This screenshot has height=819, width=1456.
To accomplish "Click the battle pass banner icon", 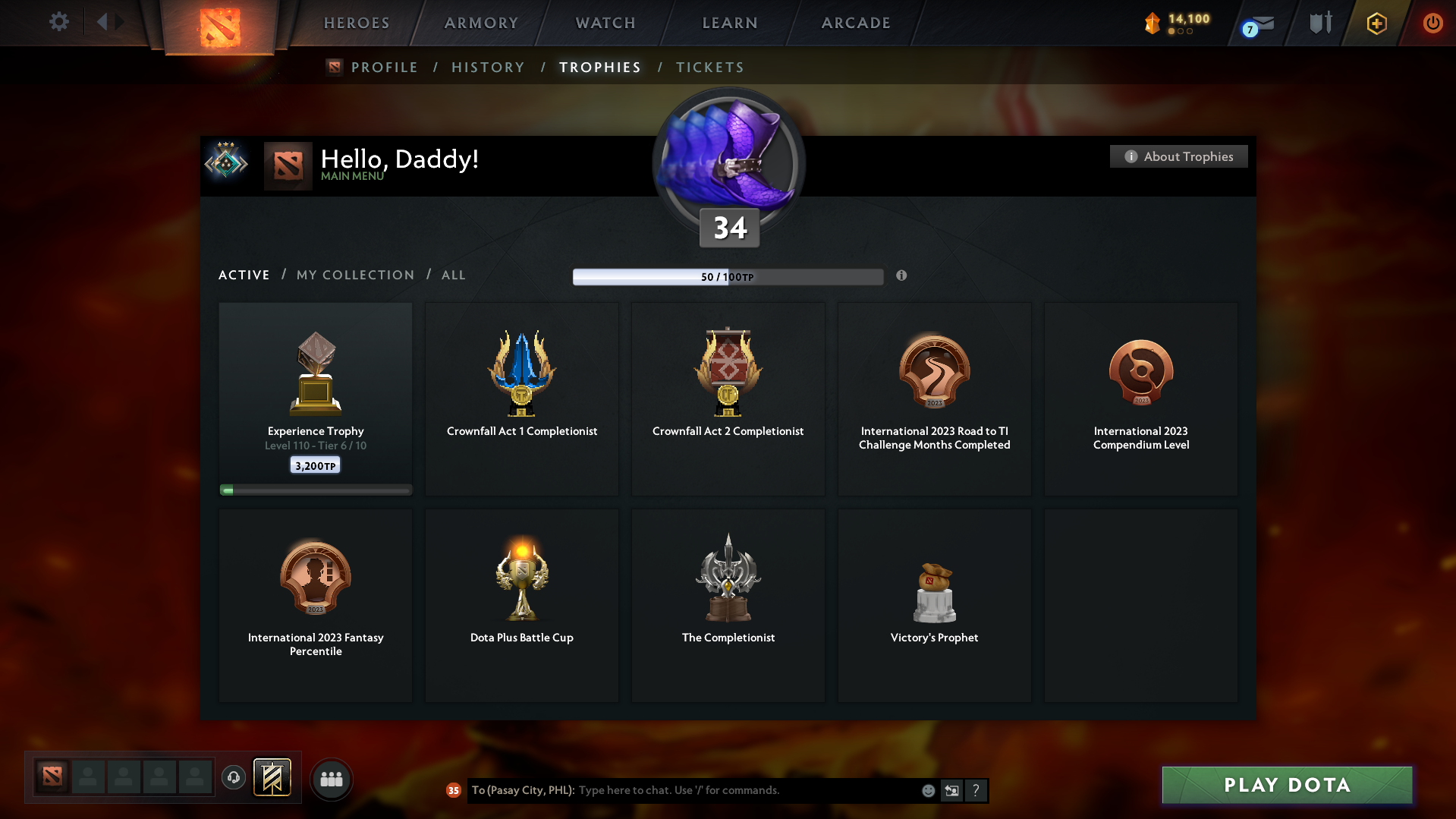I will point(273,778).
